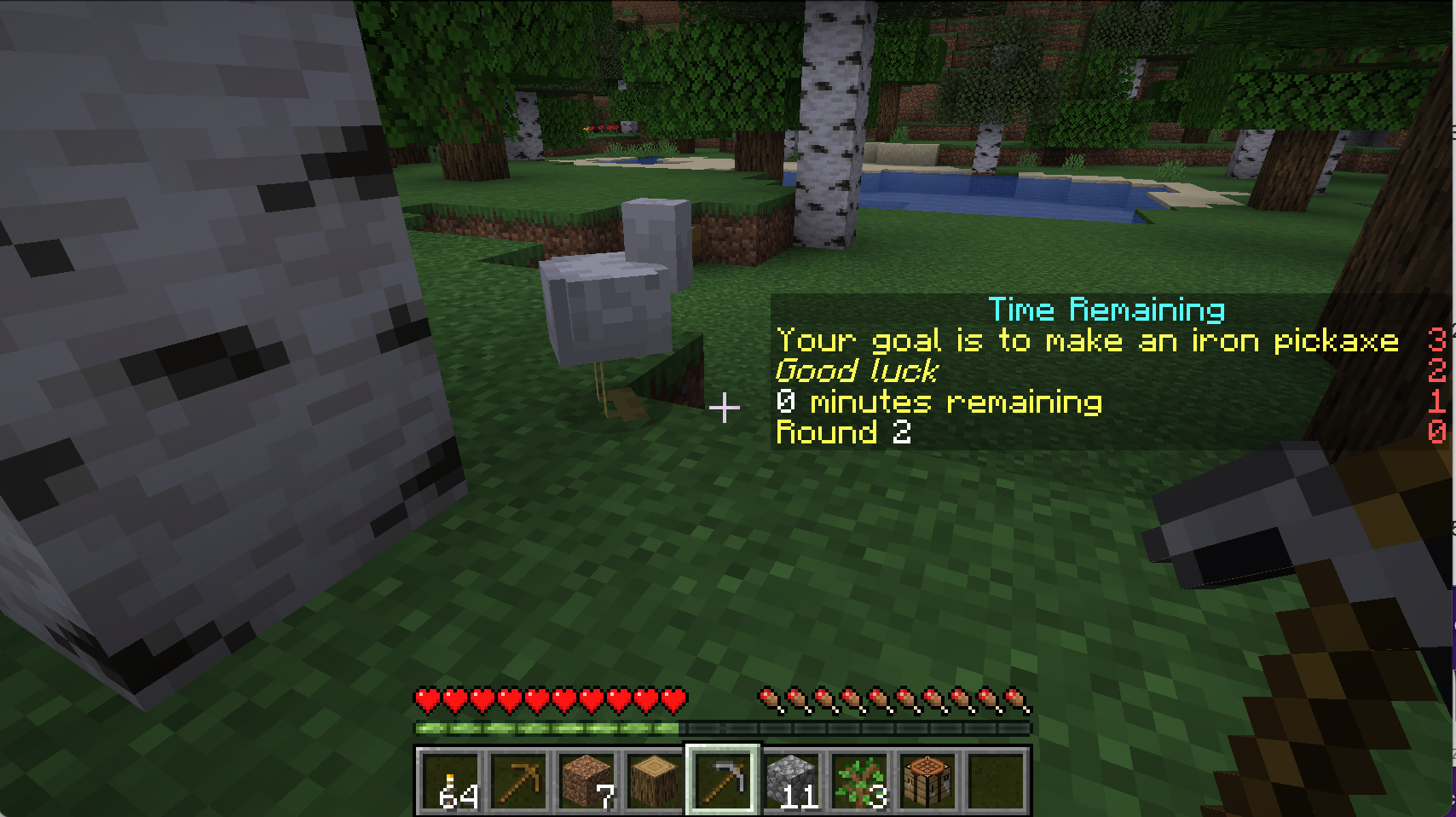Click the highlighted stone pickaxe slot
The image size is (1456, 817).
tap(723, 780)
